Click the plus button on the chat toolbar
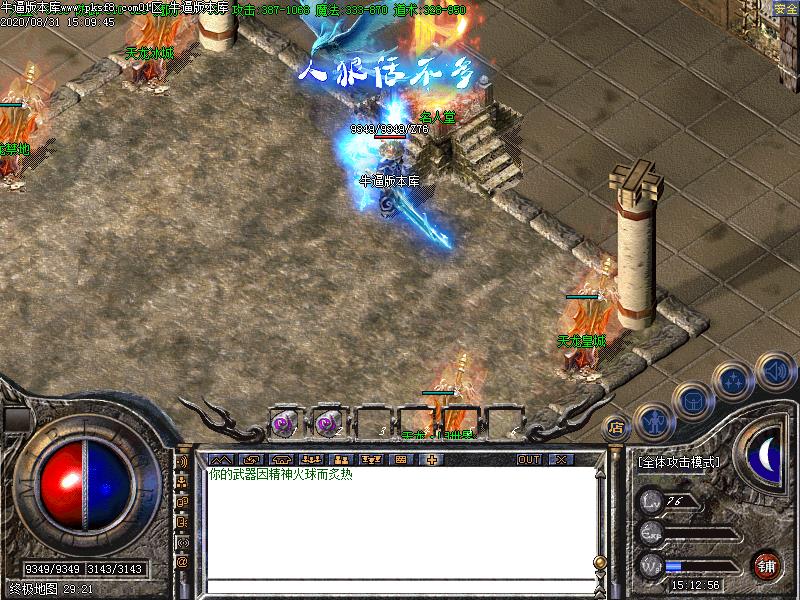The width and height of the screenshot is (800, 600). click(432, 459)
